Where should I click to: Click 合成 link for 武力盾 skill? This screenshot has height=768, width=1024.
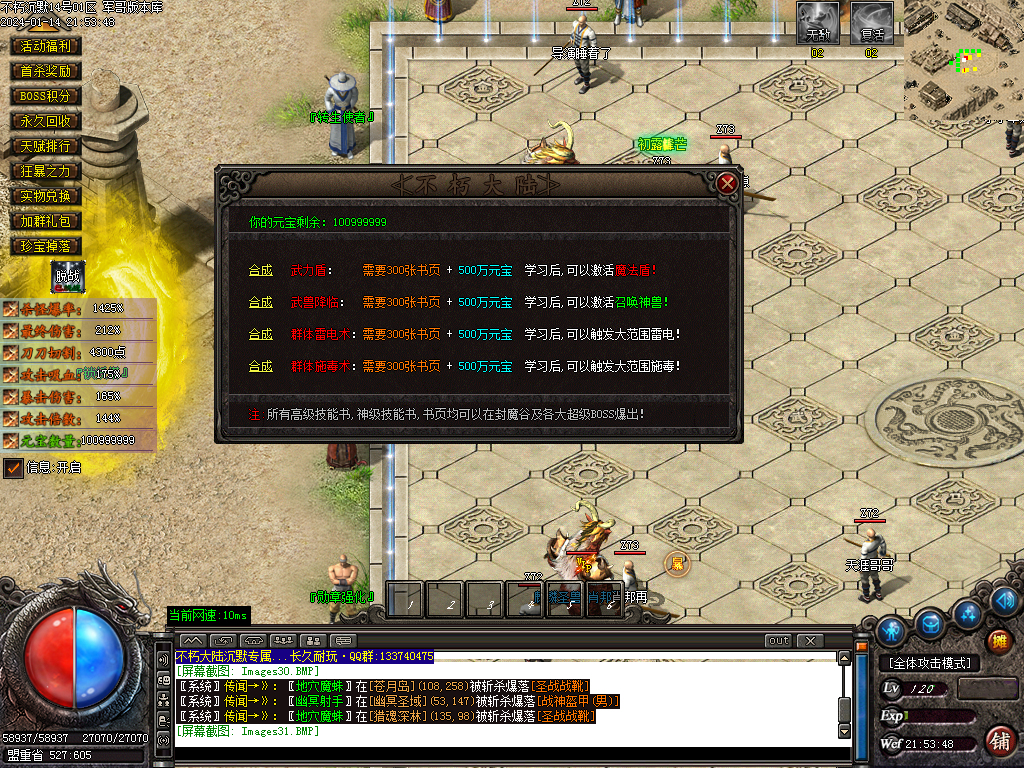[x=260, y=270]
